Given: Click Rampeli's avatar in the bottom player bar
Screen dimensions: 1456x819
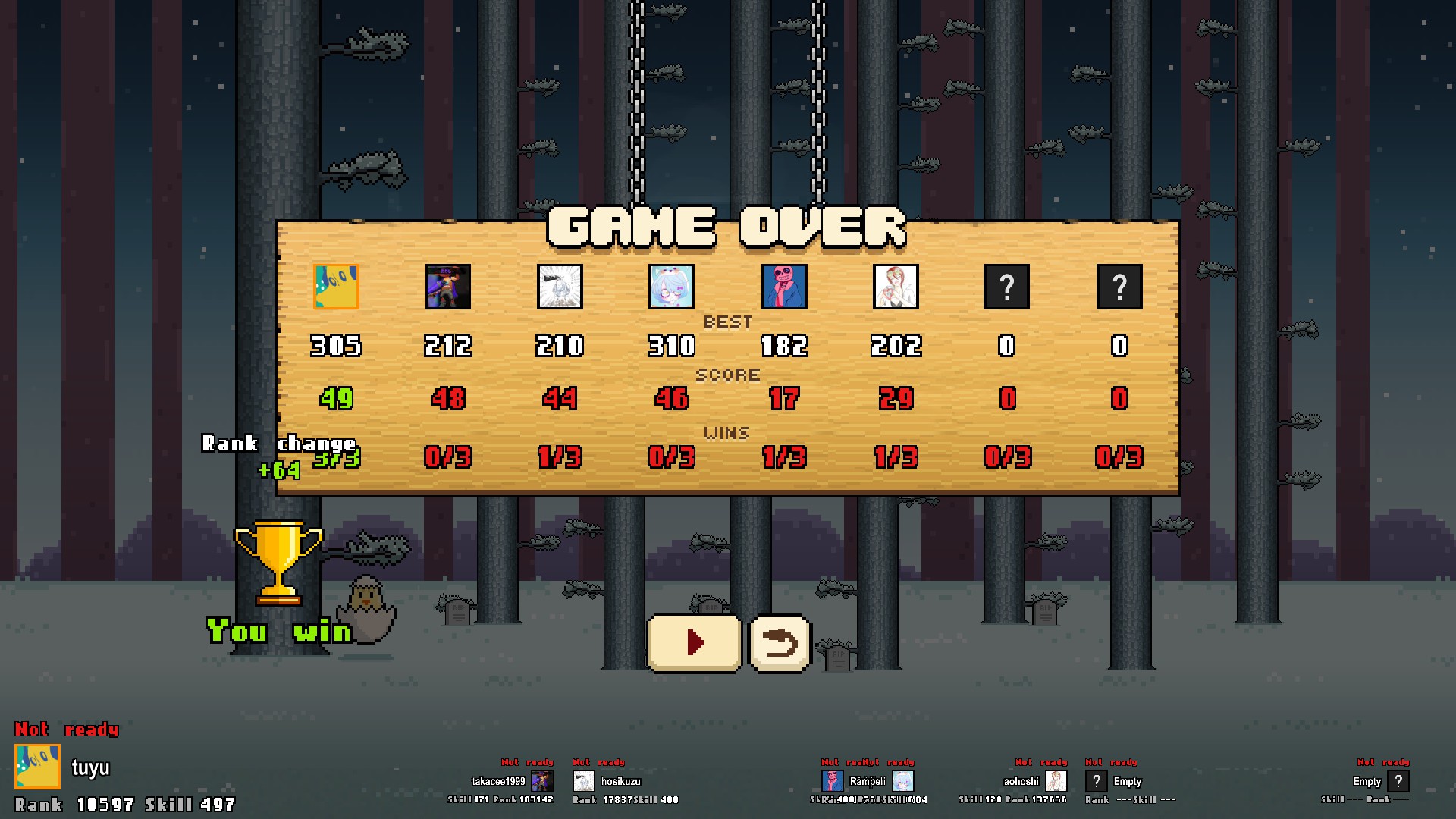Looking at the screenshot, I should pyautogui.click(x=832, y=782).
